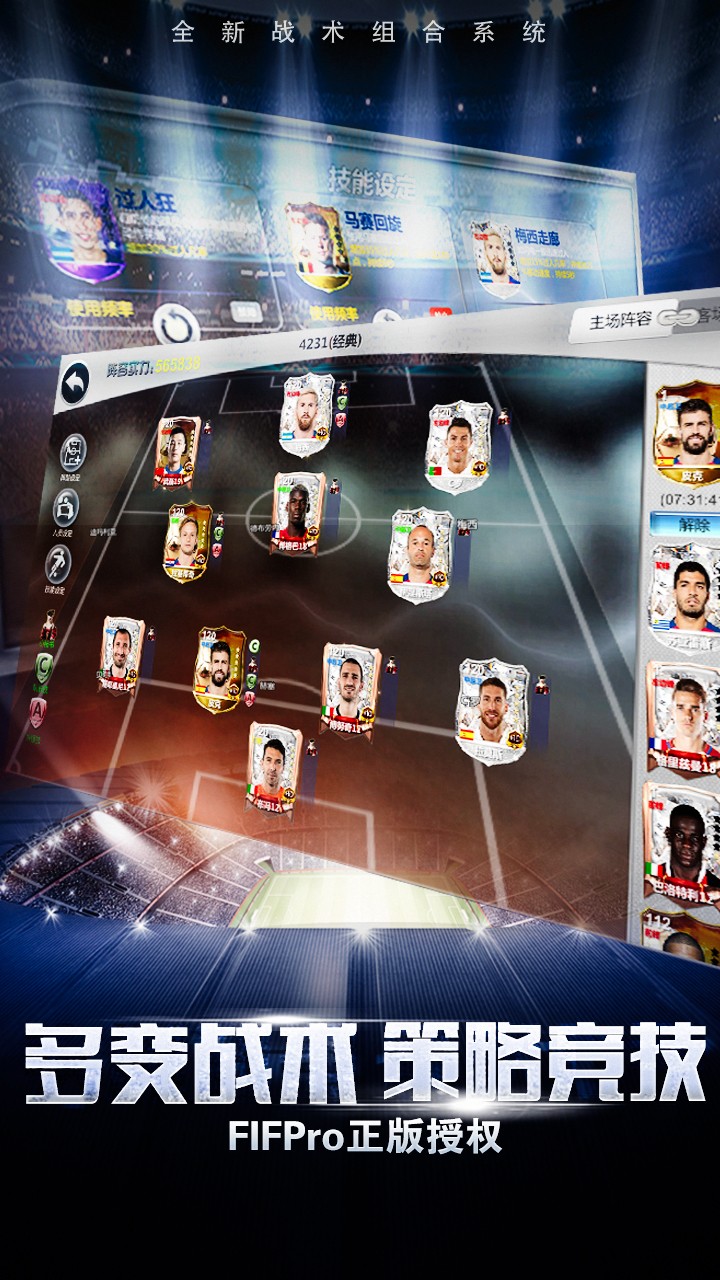Viewport: 720px width, 1280px height.
Task: Select the Italy-flag 博努奇 defender card
Action: 350,690
